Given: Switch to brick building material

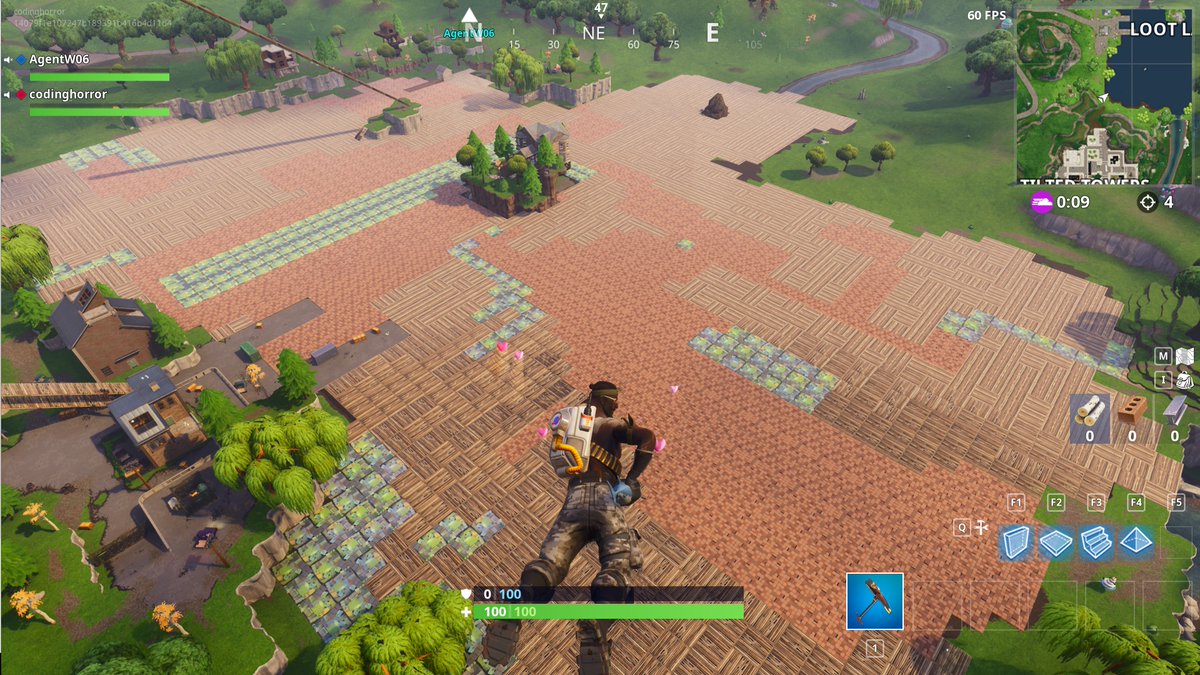Looking at the screenshot, I should (x=1132, y=412).
